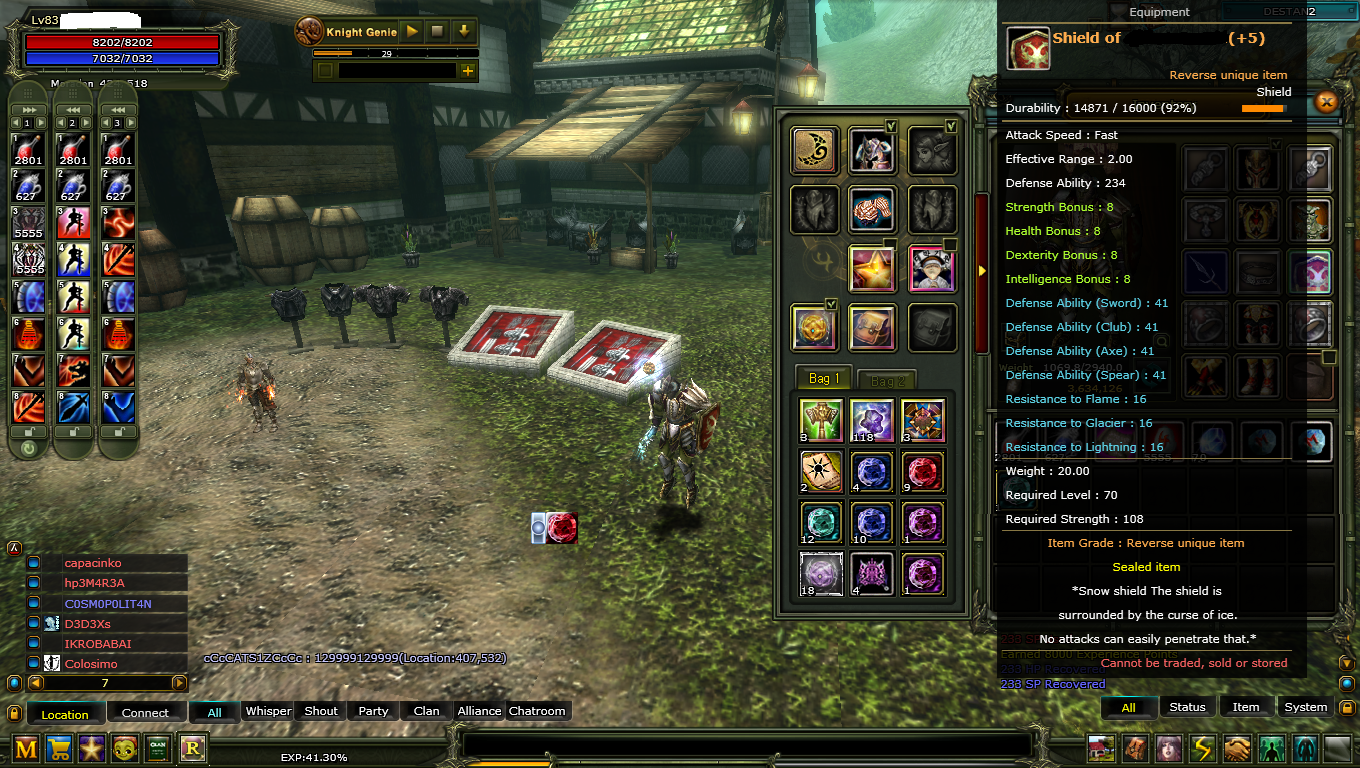Open the Status tab in the bottom-right panel
Viewport: 1360px width, 768px height.
(x=1188, y=707)
